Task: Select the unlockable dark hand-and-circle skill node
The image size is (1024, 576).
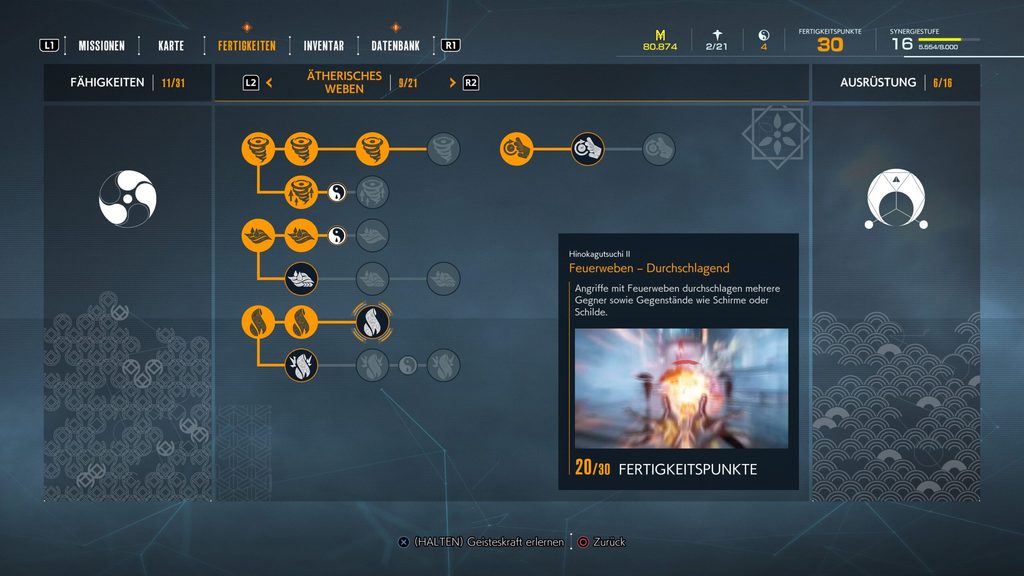Action: (x=587, y=149)
